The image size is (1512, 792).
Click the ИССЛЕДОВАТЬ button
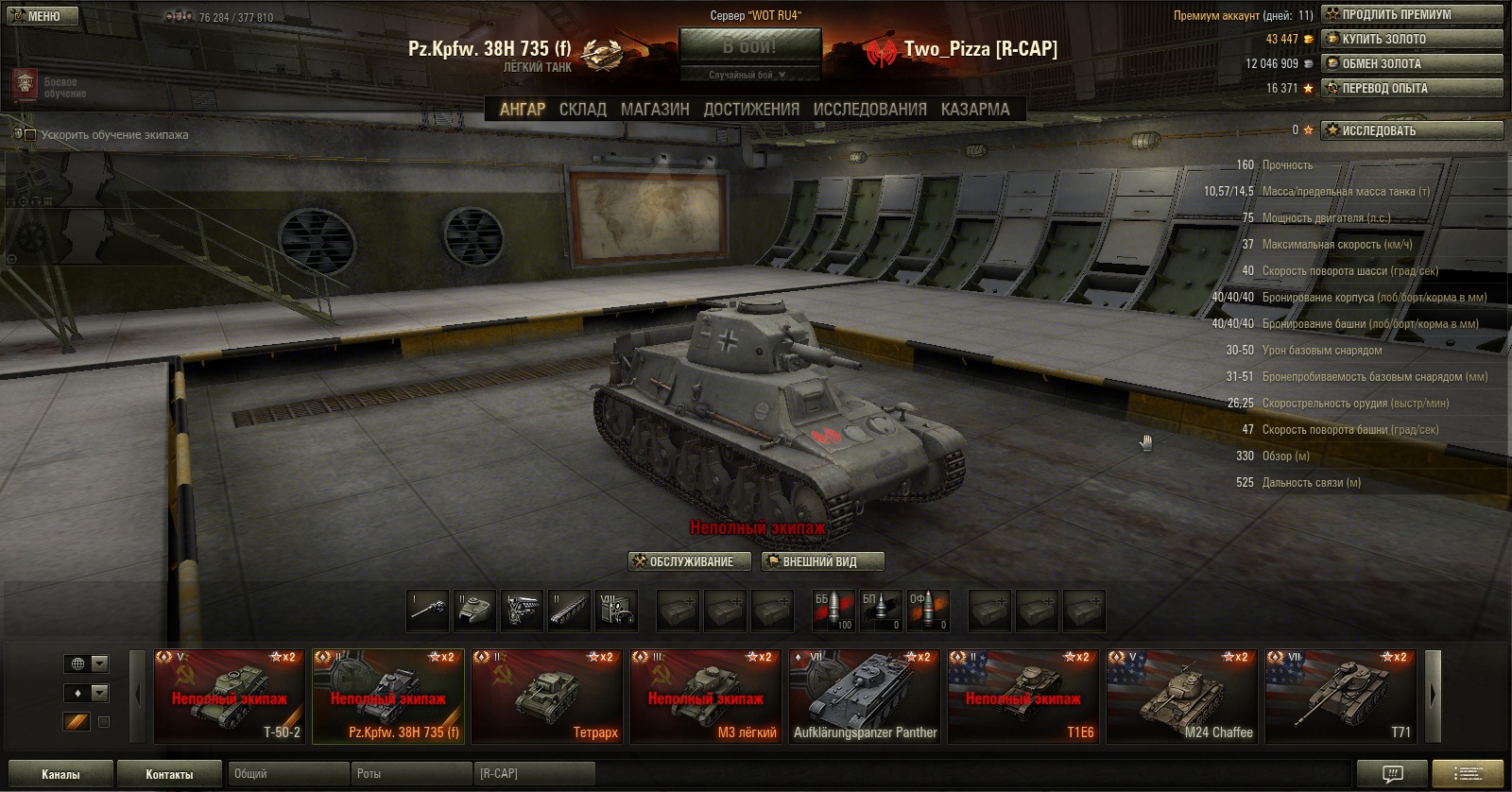coord(1412,130)
